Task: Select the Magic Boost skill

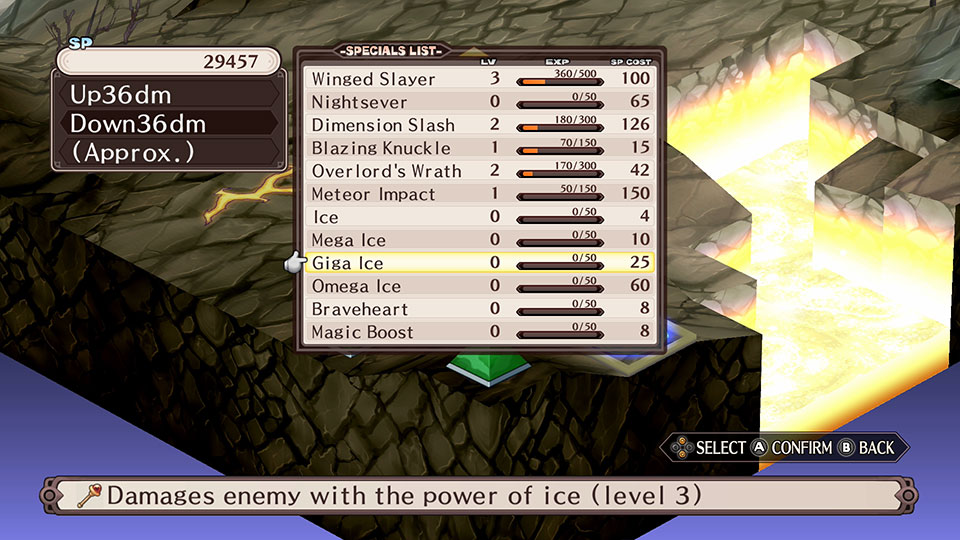Action: point(362,332)
